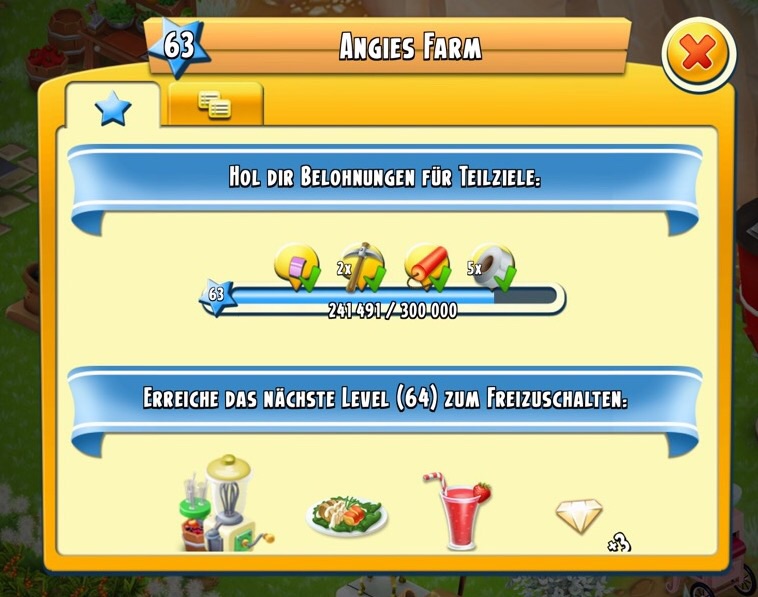758x597 pixels.
Task: View the salad plate unlock
Action: click(x=346, y=512)
